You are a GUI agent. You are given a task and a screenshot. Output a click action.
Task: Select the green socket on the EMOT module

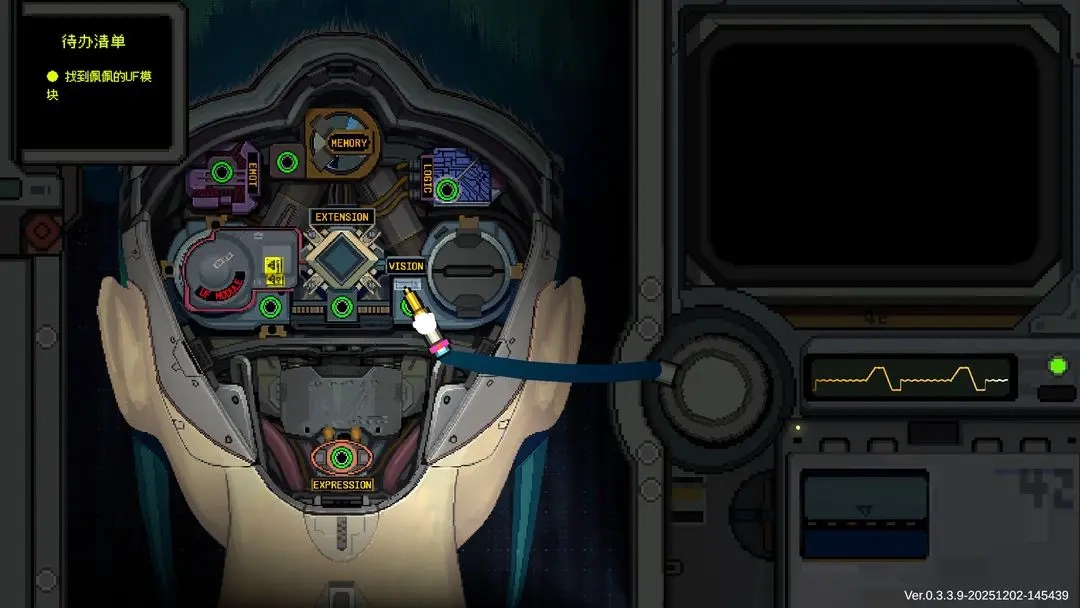click(222, 172)
